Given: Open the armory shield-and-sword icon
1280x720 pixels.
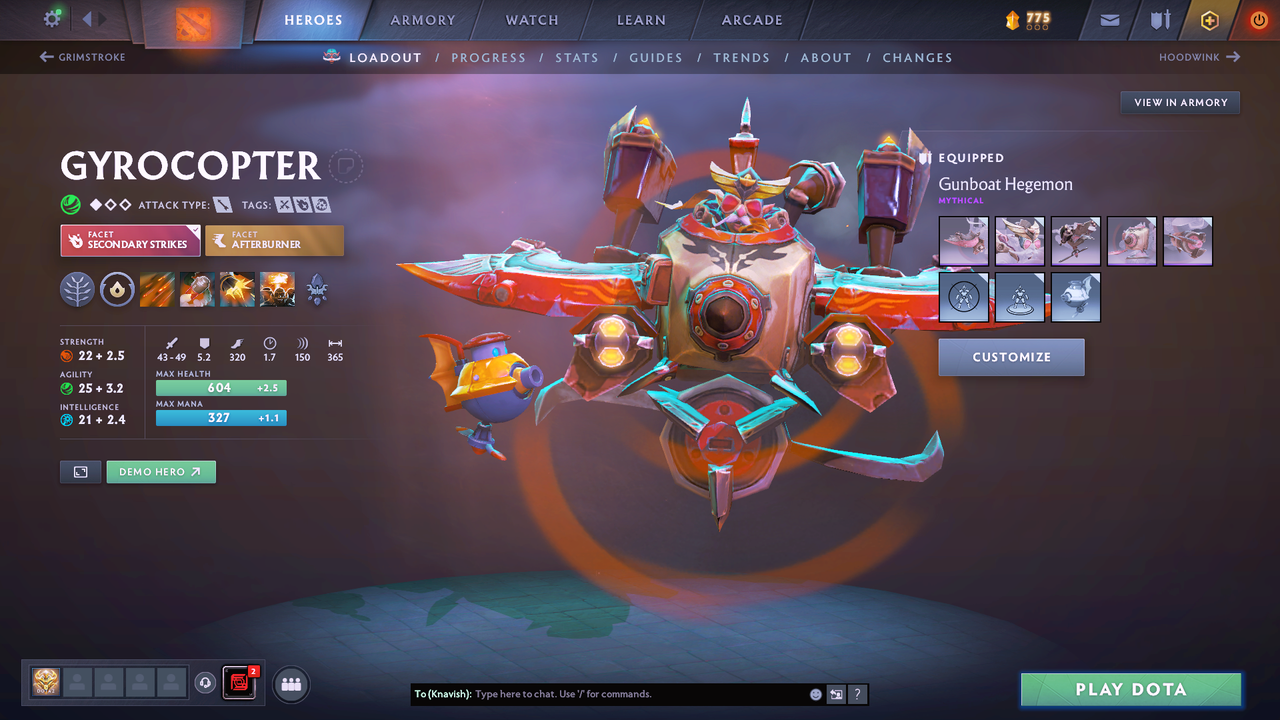Looking at the screenshot, I should (x=1160, y=20).
